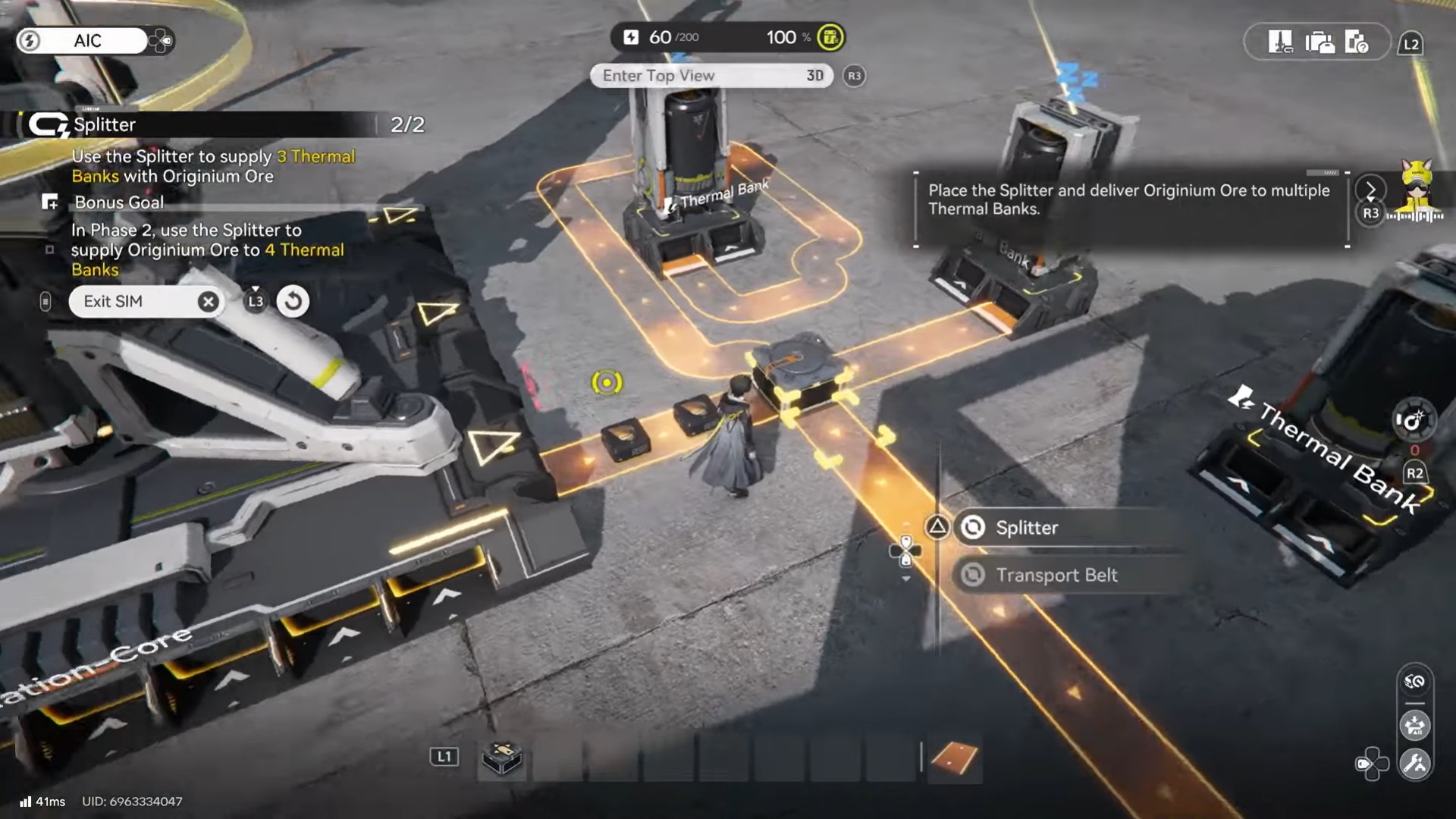Click the d-pad selector between Splitter and Transport Belt
The image size is (1456, 819).
(x=905, y=550)
